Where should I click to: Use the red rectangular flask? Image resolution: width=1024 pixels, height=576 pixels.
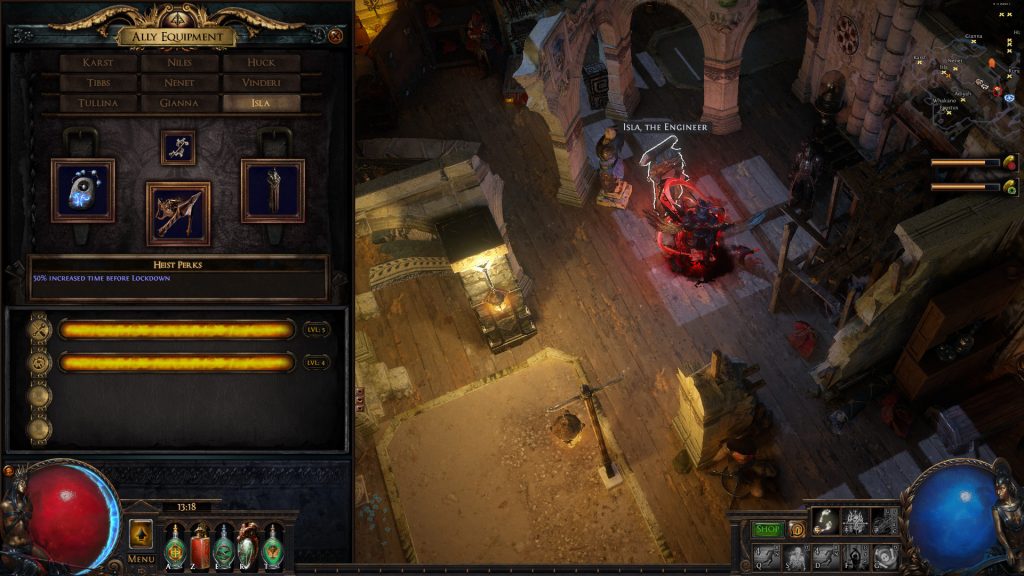[x=200, y=547]
